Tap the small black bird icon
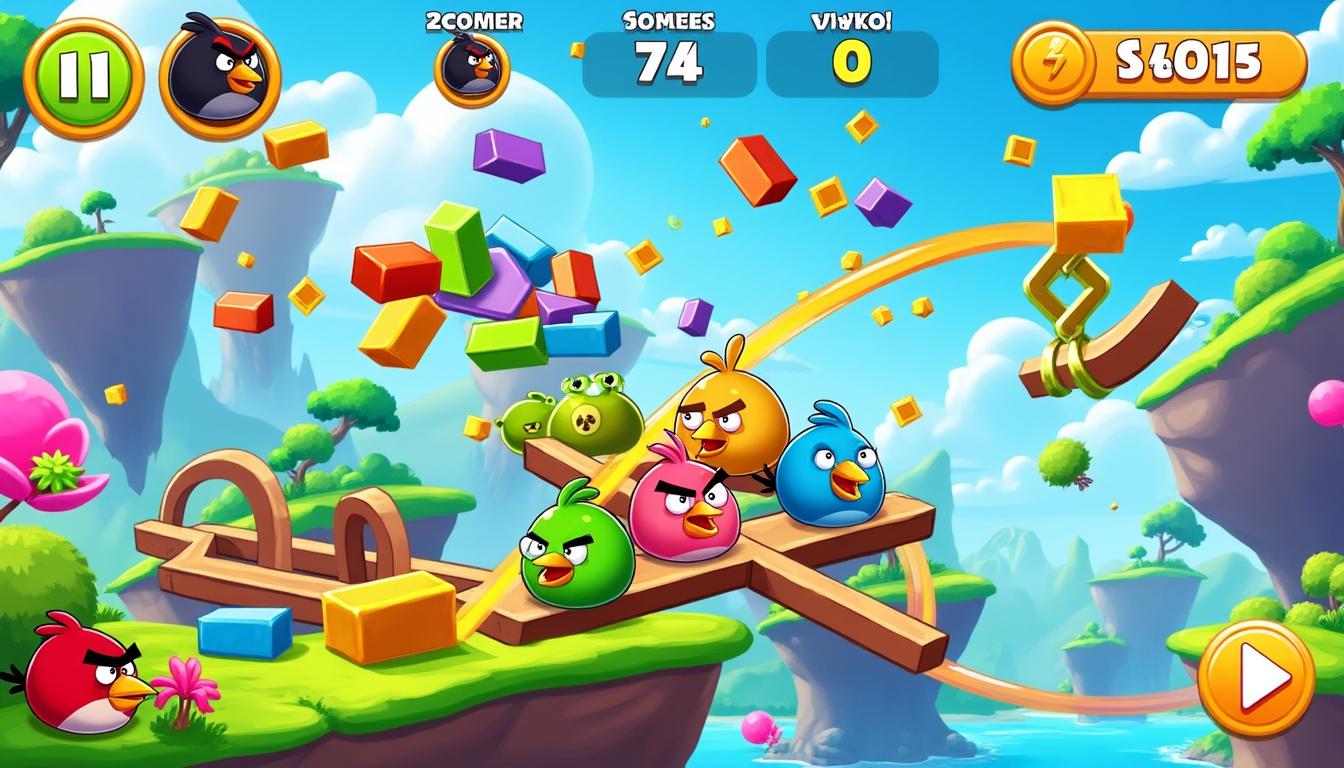 tap(472, 69)
